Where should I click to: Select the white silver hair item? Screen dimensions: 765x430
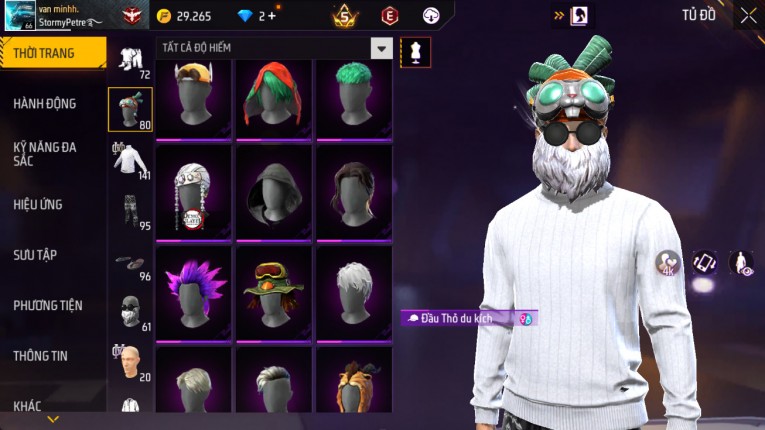(x=354, y=288)
